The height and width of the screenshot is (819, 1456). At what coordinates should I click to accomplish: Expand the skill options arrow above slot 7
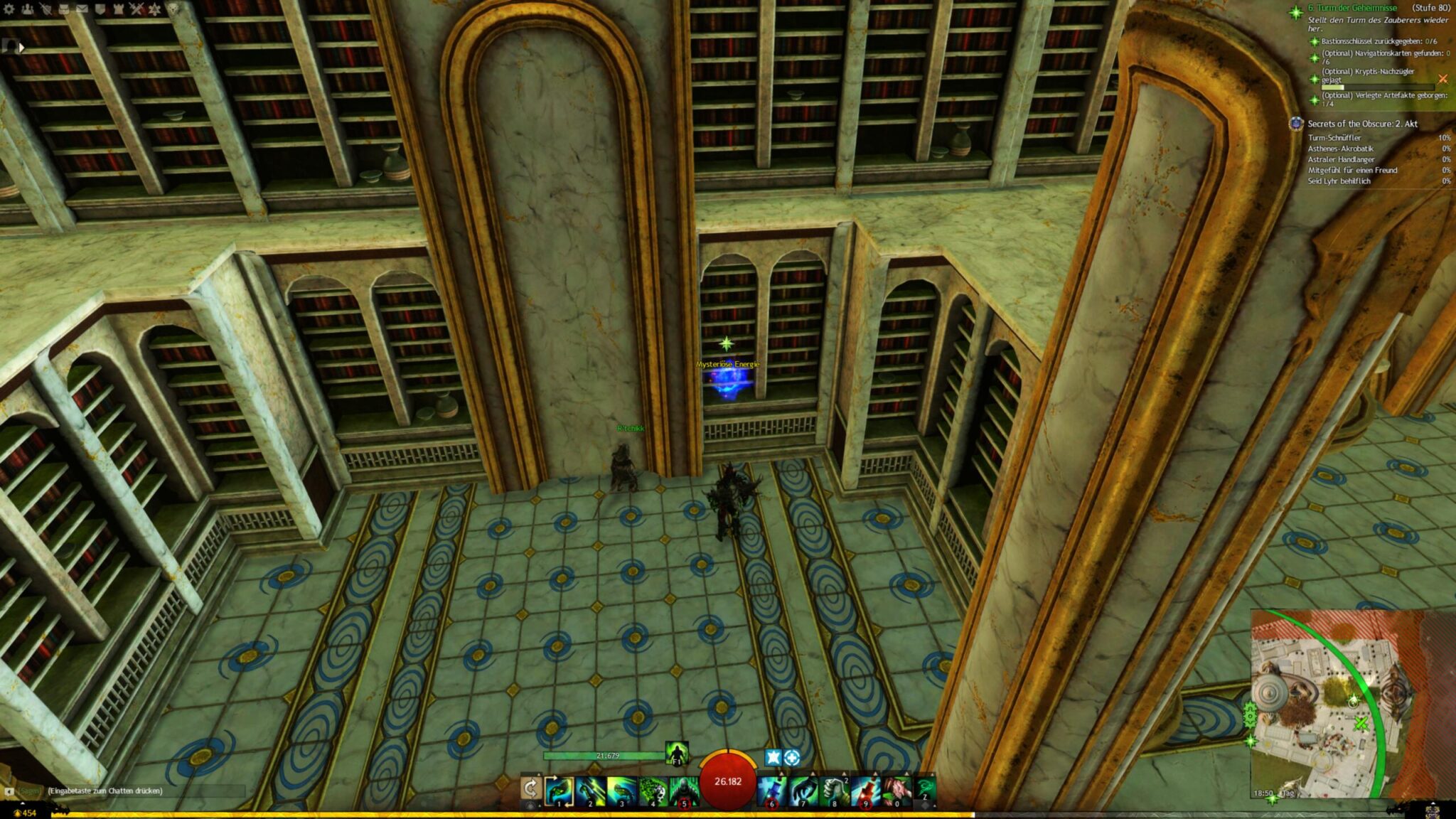pyautogui.click(x=813, y=773)
